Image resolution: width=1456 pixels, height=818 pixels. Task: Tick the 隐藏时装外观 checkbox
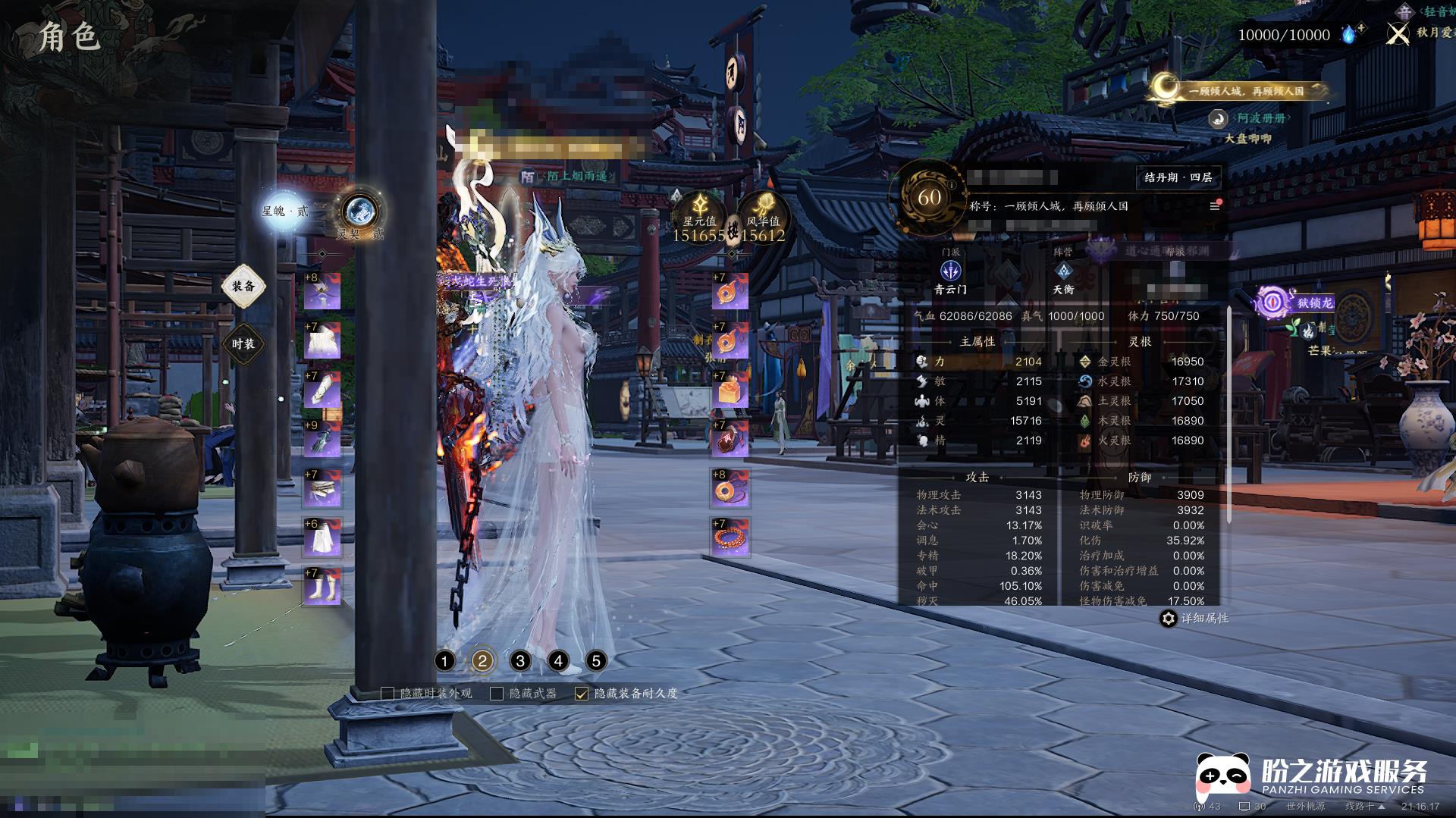388,694
